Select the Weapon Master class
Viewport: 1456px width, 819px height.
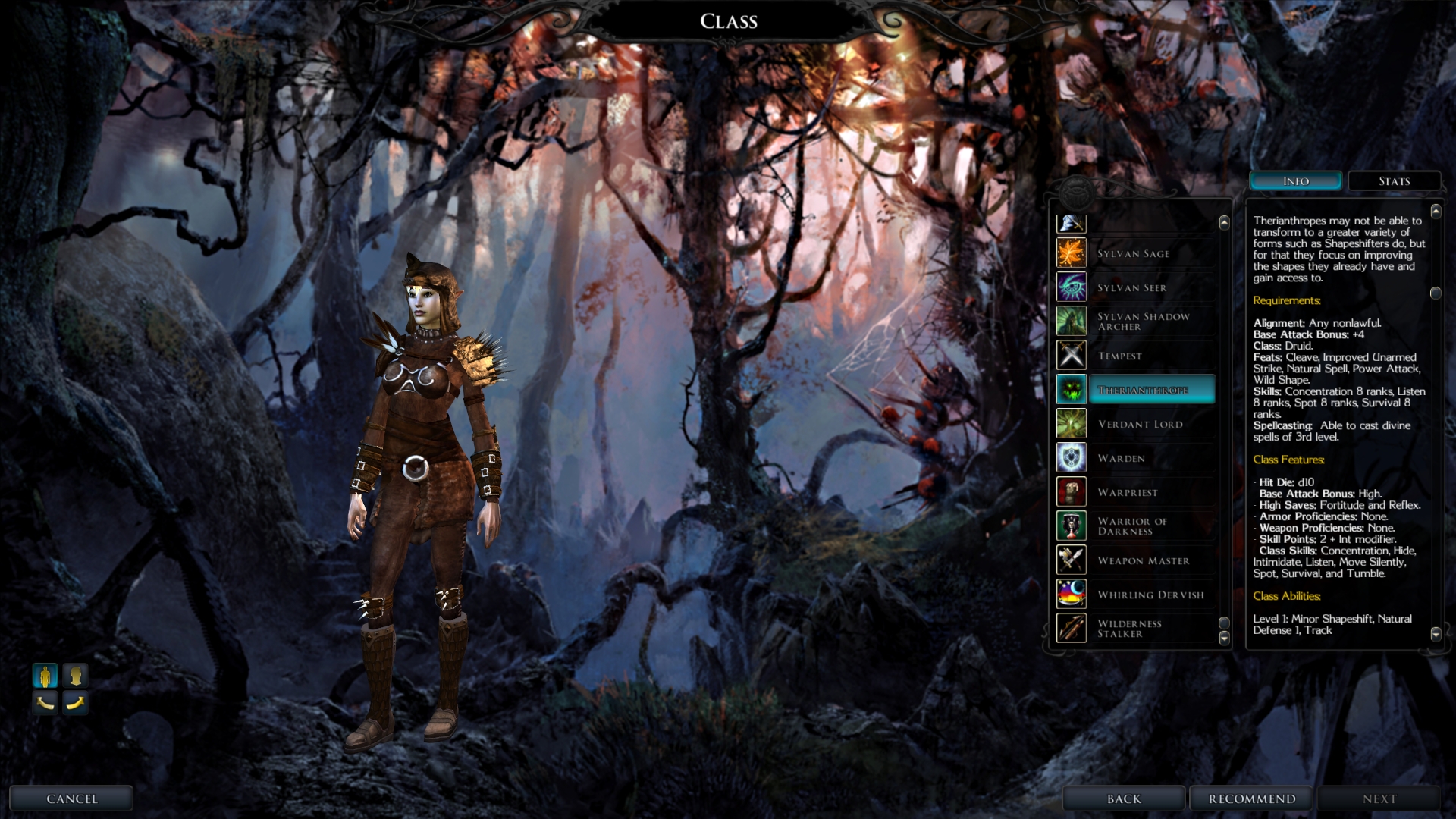tap(1143, 560)
